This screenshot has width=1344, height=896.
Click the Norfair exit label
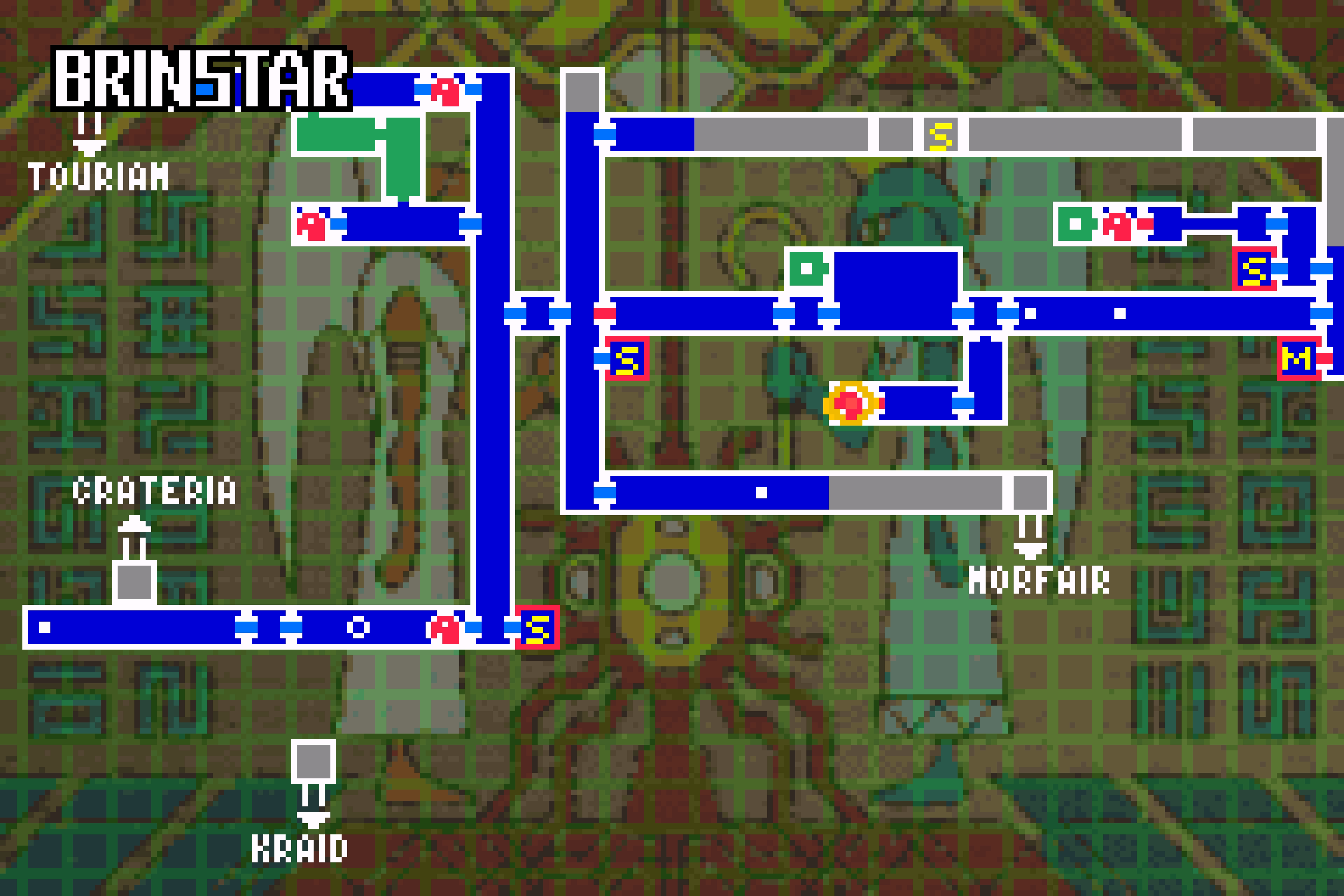(1038, 581)
